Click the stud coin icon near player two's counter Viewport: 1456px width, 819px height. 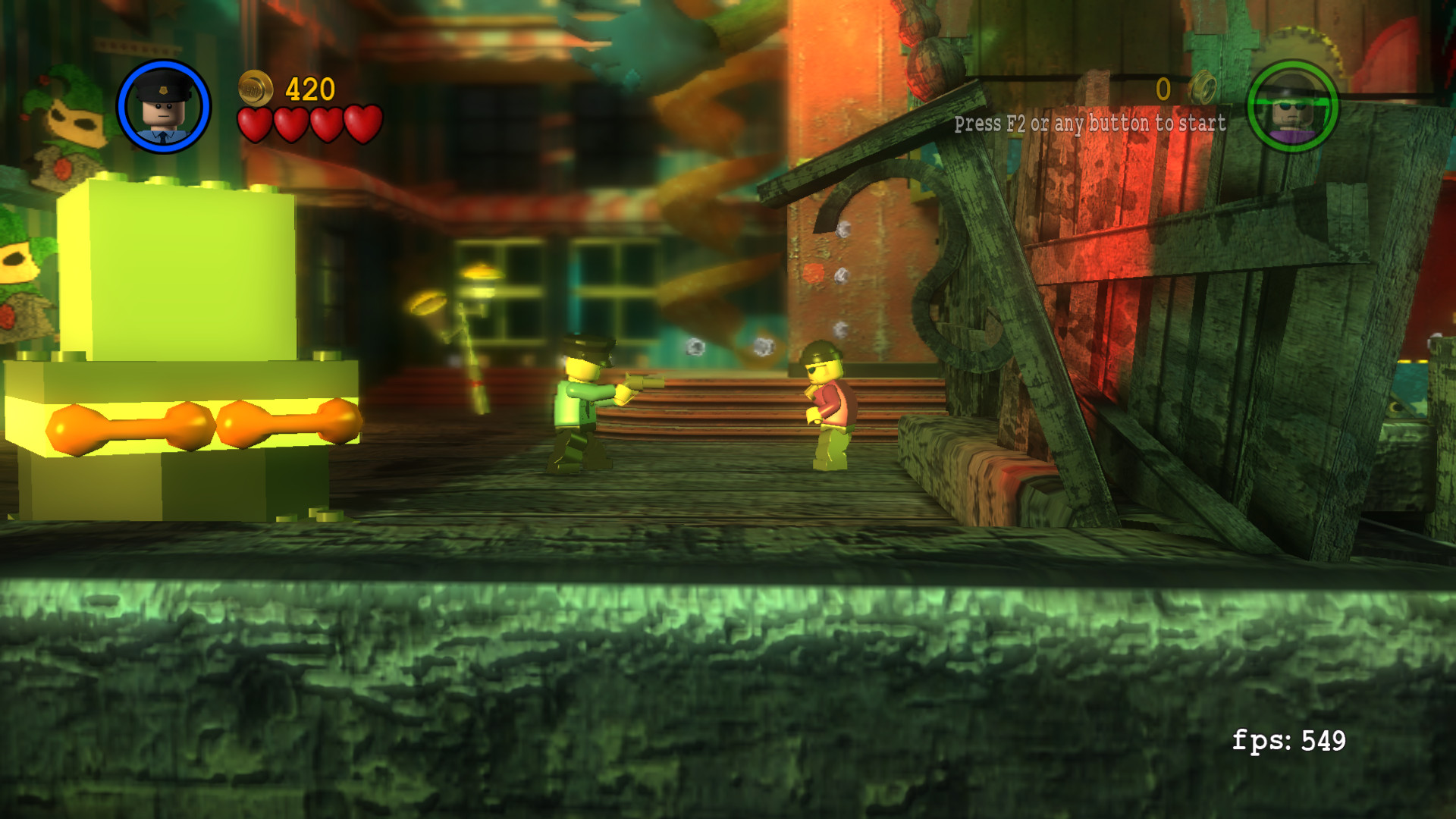pos(1201,88)
